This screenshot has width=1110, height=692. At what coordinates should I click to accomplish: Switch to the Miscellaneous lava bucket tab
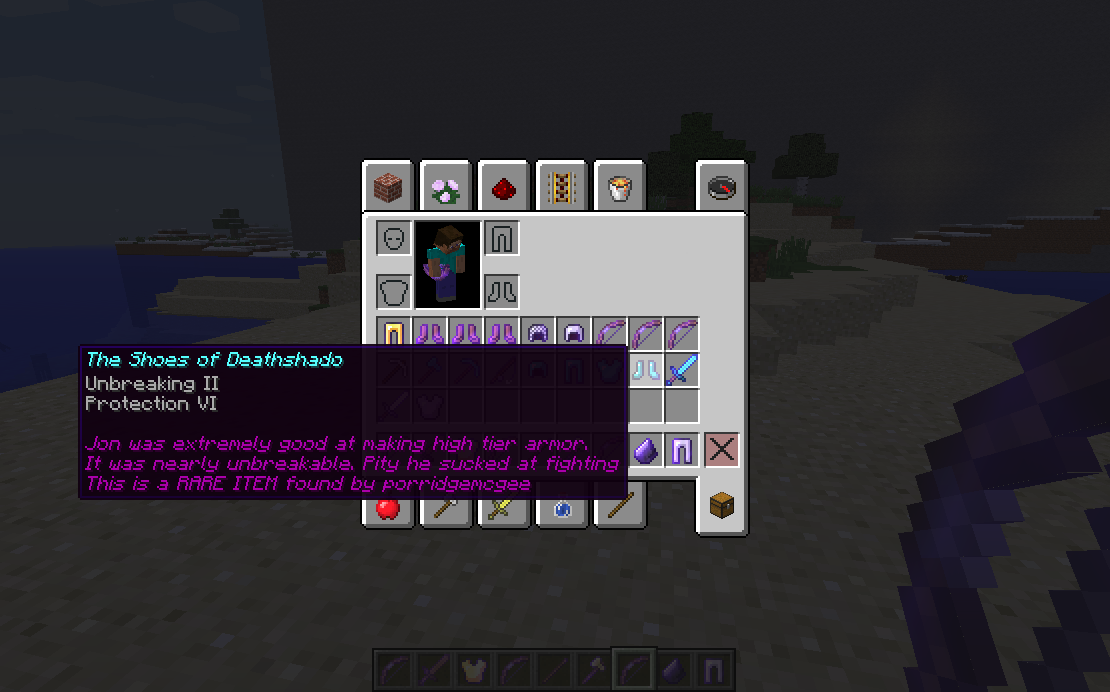pos(619,187)
